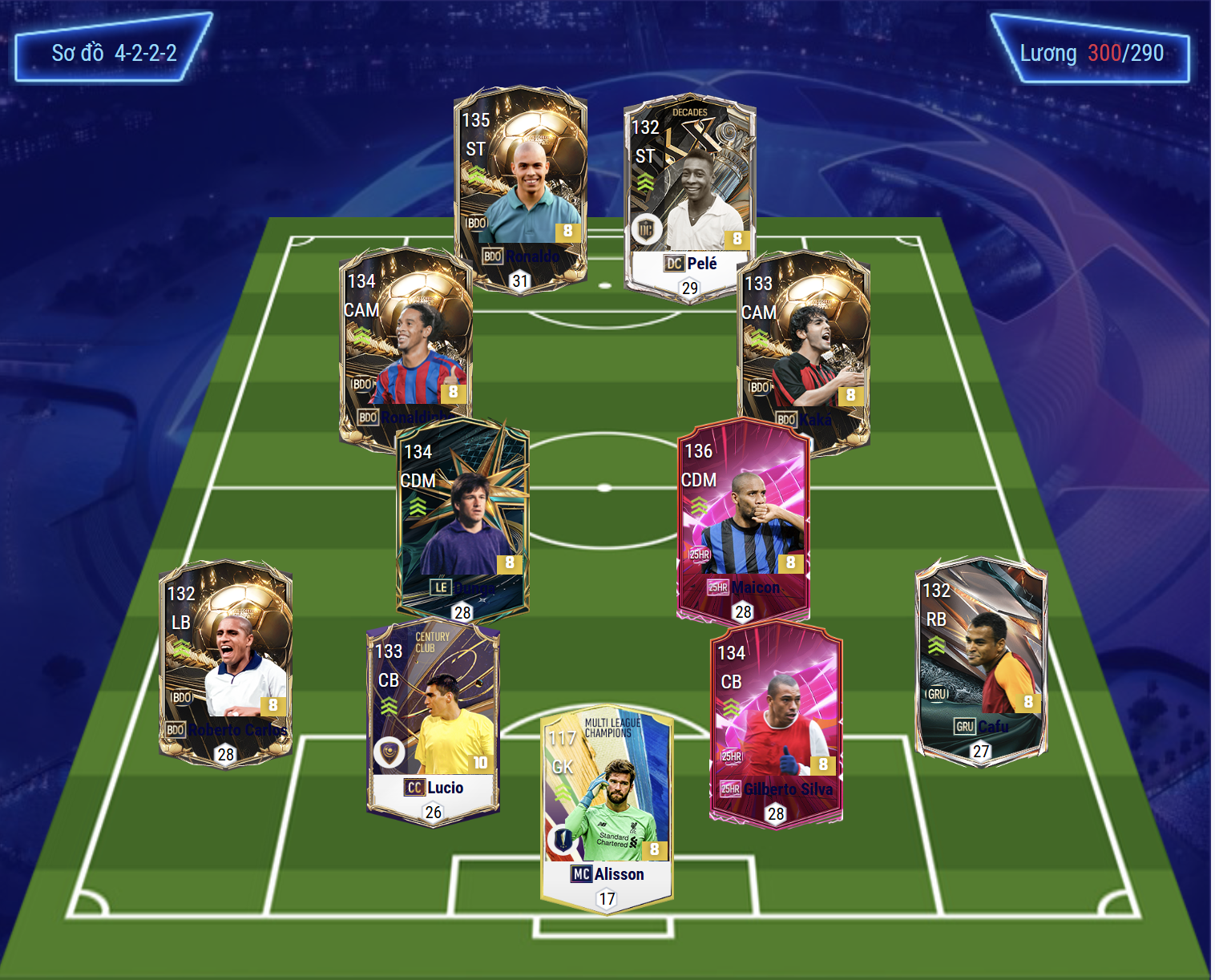Screen dimensions: 1215x980
Task: Choose the Roberto Carlos left-back card
Action: (x=225, y=661)
